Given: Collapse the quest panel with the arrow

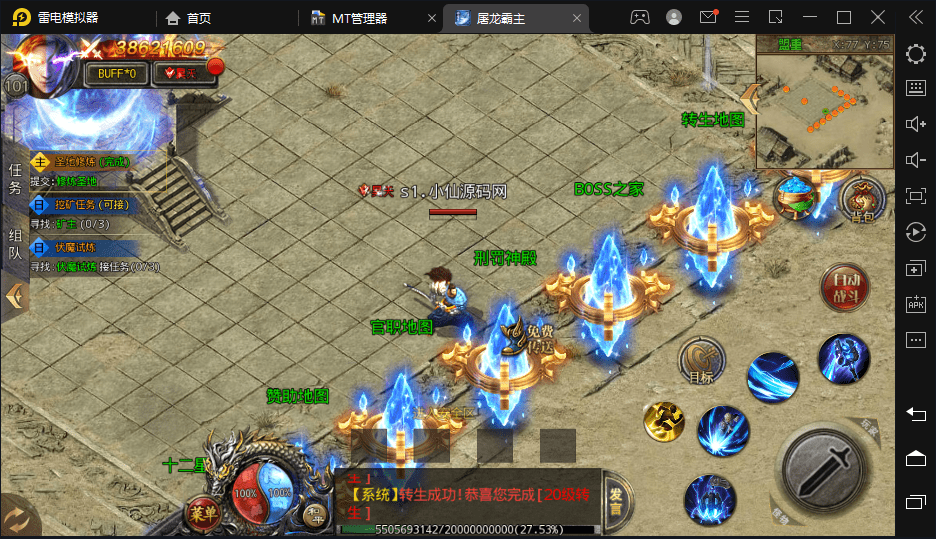Looking at the screenshot, I should coord(15,296).
